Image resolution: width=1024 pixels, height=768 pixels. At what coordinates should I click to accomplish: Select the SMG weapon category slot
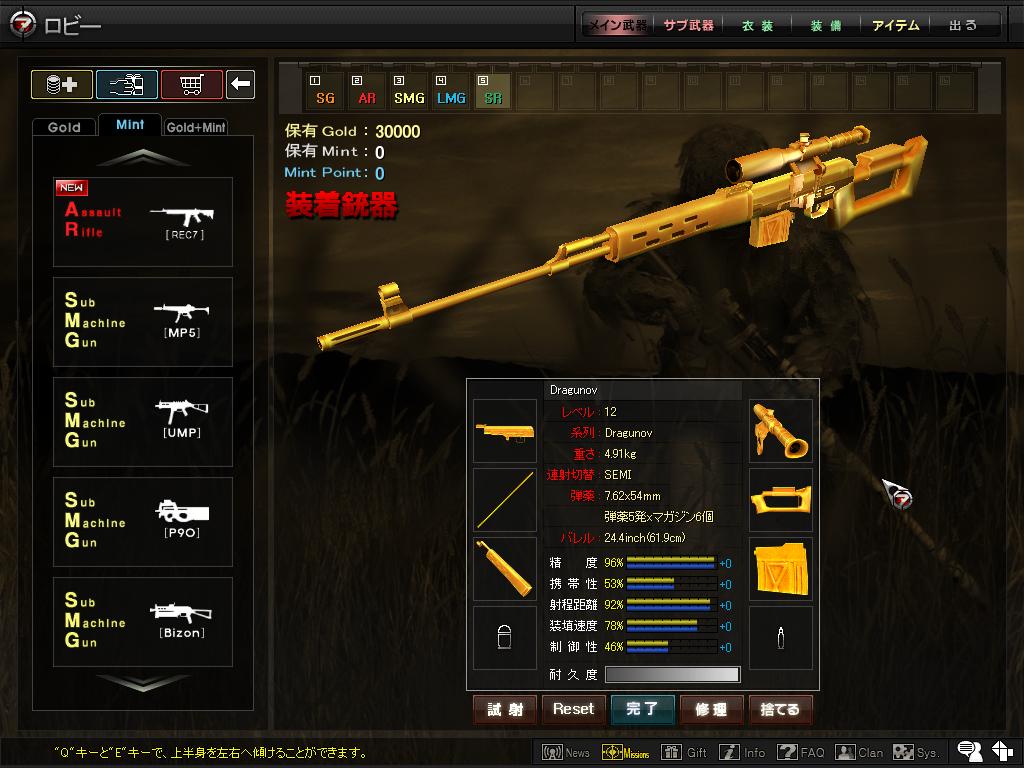pyautogui.click(x=409, y=91)
